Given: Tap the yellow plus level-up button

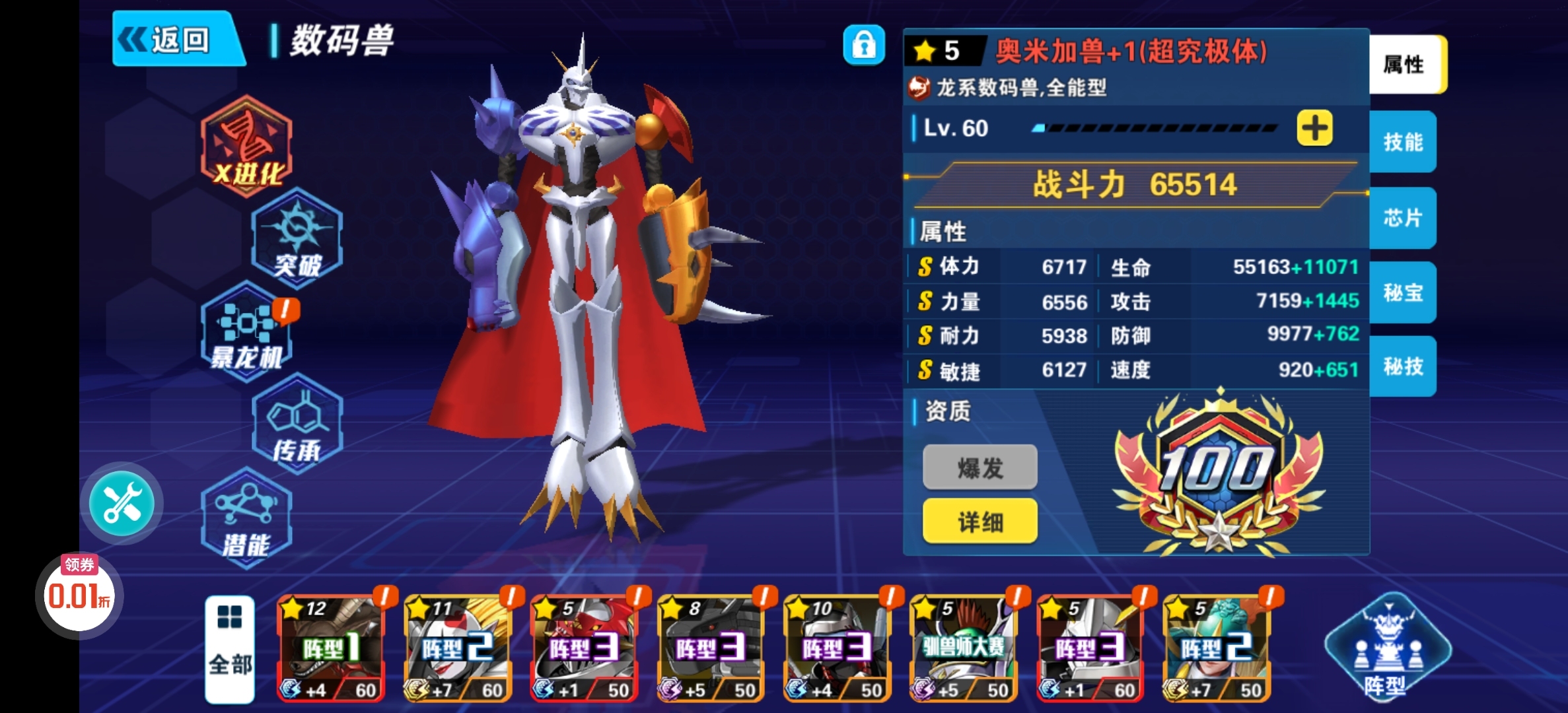Looking at the screenshot, I should (1314, 128).
